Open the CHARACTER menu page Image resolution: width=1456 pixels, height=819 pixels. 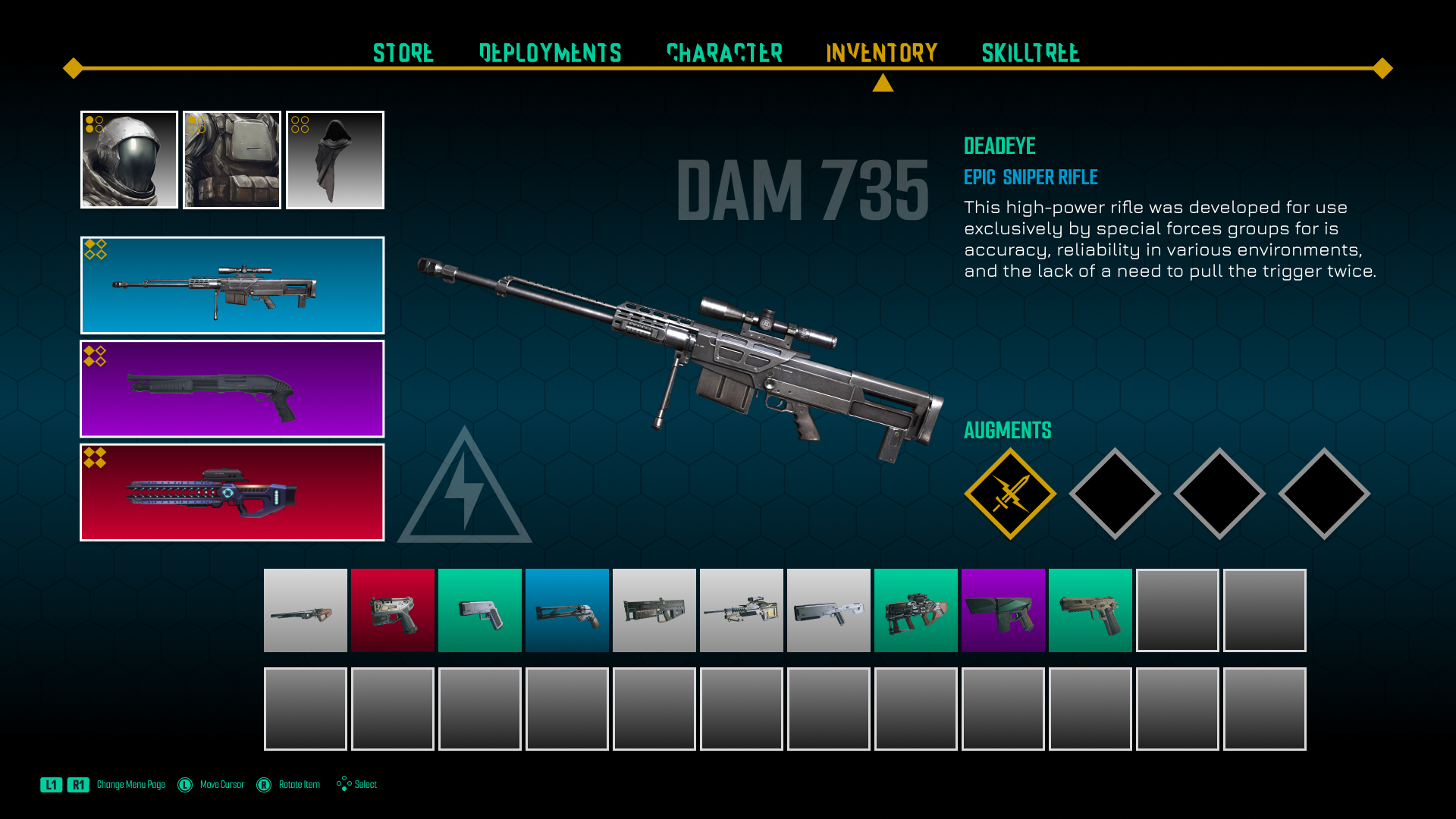[724, 53]
